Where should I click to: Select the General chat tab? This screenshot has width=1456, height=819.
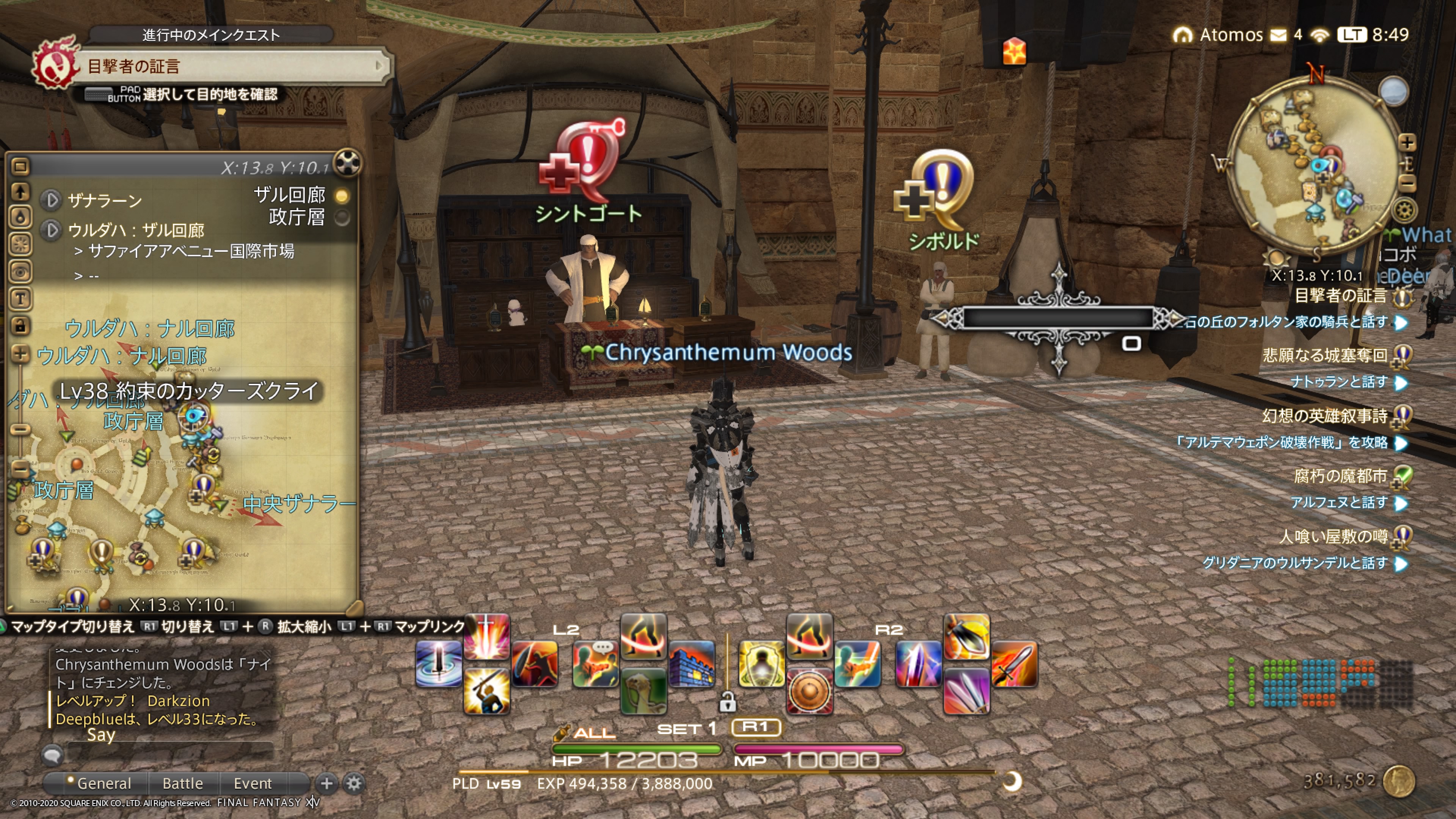(x=104, y=783)
